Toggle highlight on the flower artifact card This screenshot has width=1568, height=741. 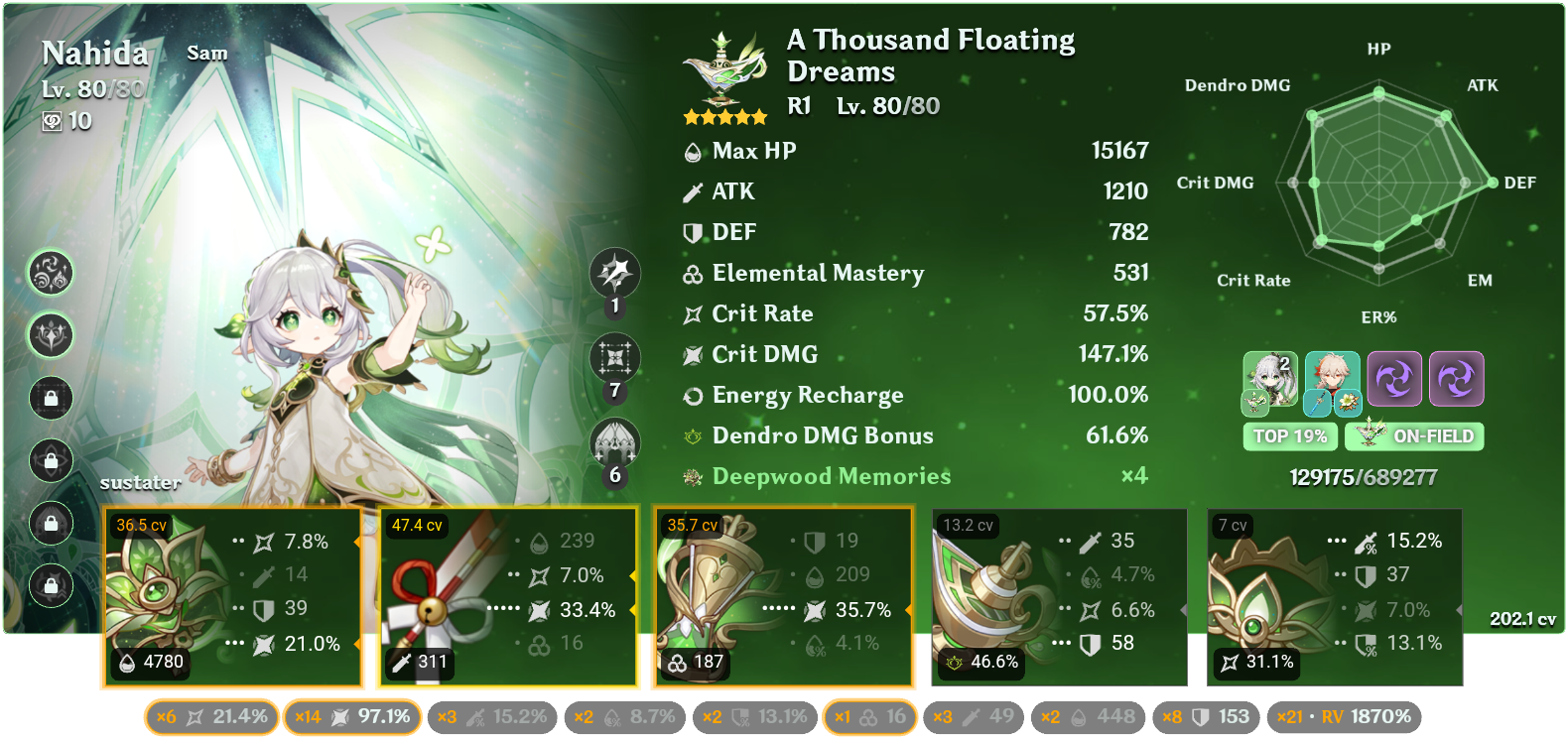[233, 595]
